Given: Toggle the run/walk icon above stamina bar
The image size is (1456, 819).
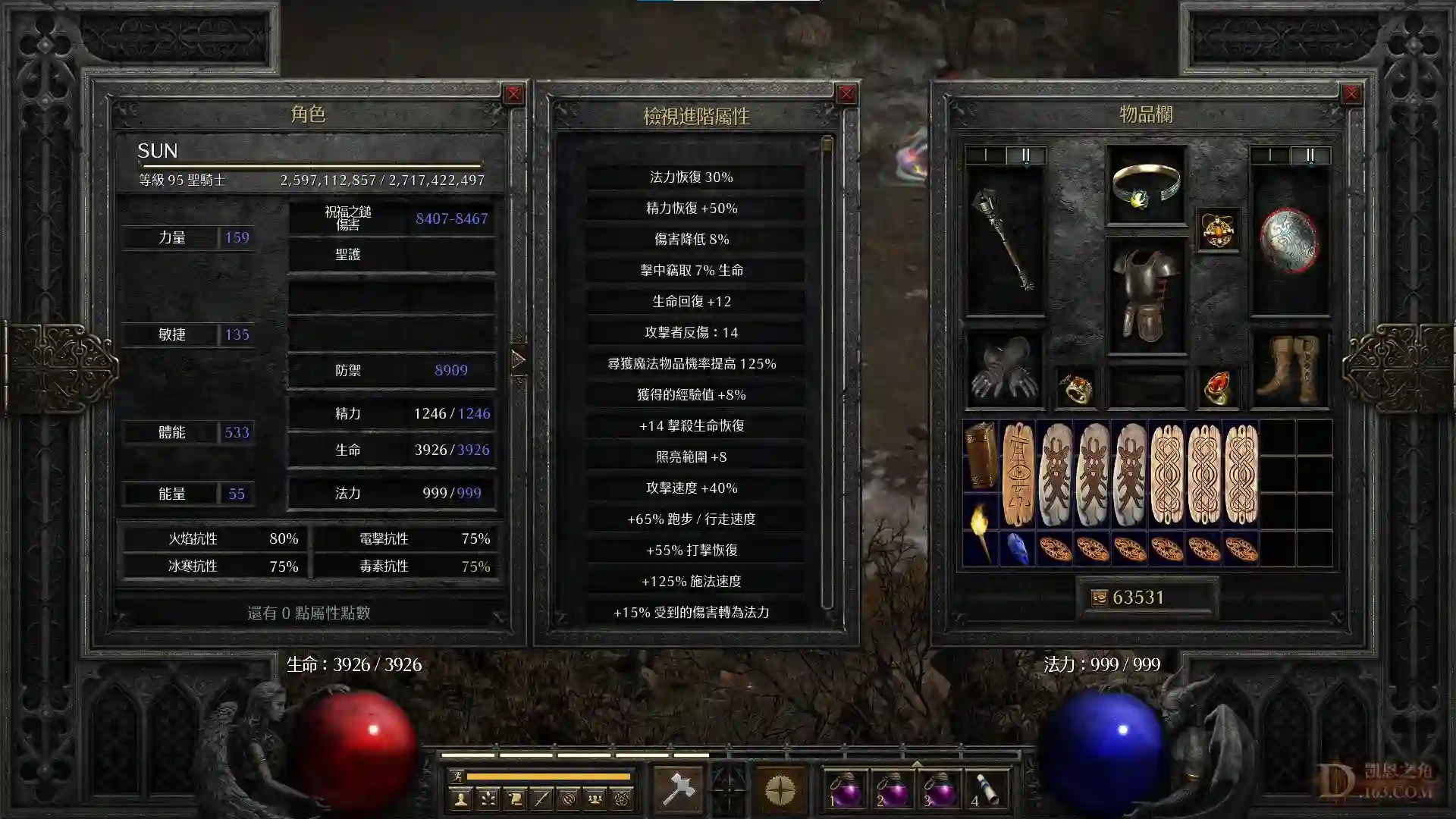Looking at the screenshot, I should (459, 778).
